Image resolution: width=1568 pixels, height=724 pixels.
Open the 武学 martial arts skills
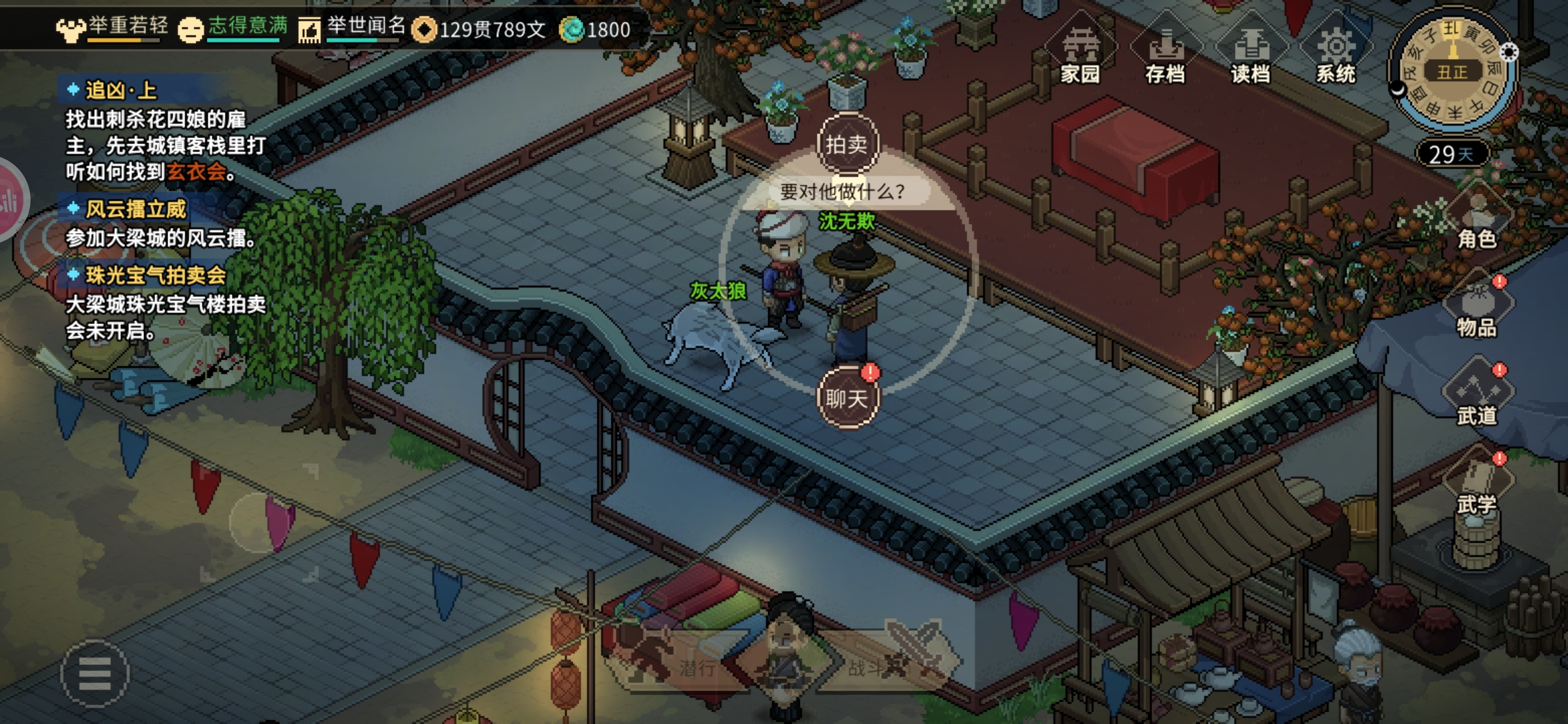(x=1477, y=485)
